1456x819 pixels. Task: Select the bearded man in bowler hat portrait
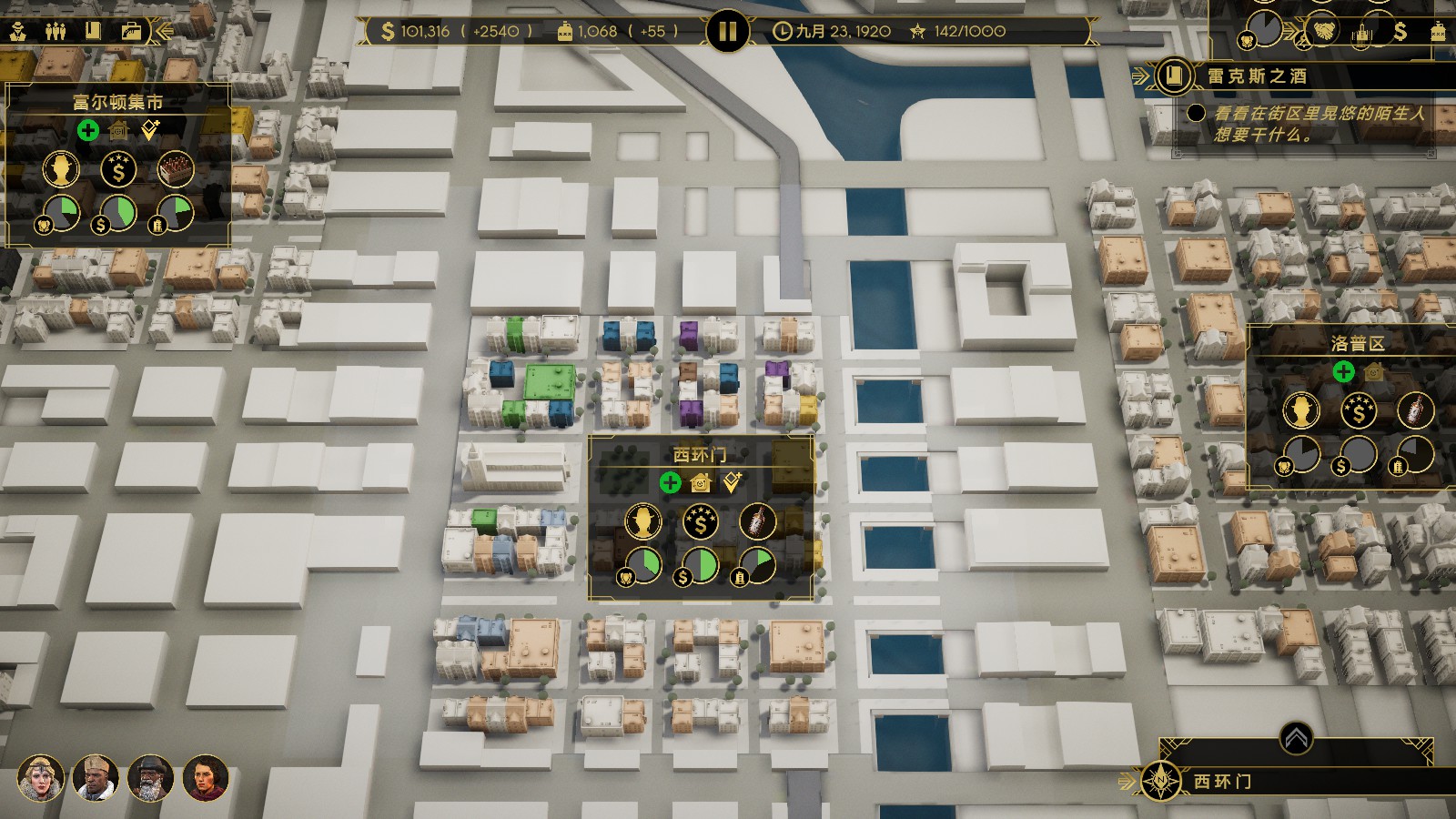point(150,777)
